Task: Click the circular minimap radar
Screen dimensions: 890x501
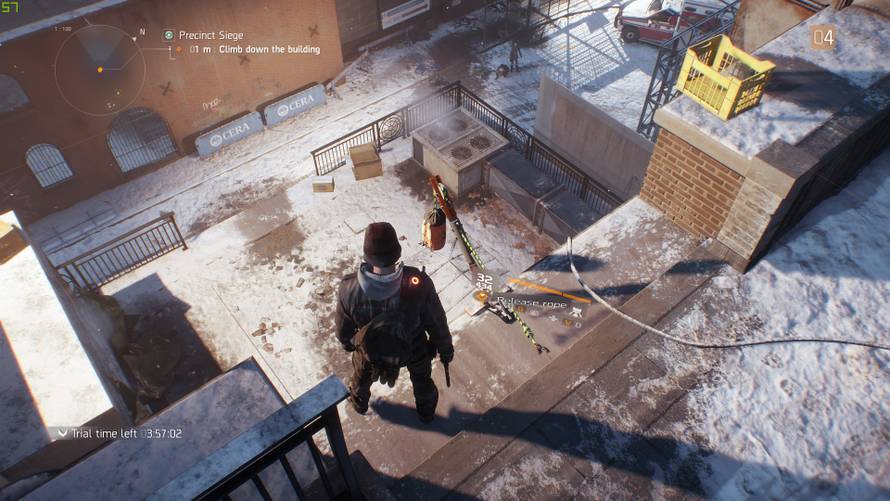Action: pos(99,70)
